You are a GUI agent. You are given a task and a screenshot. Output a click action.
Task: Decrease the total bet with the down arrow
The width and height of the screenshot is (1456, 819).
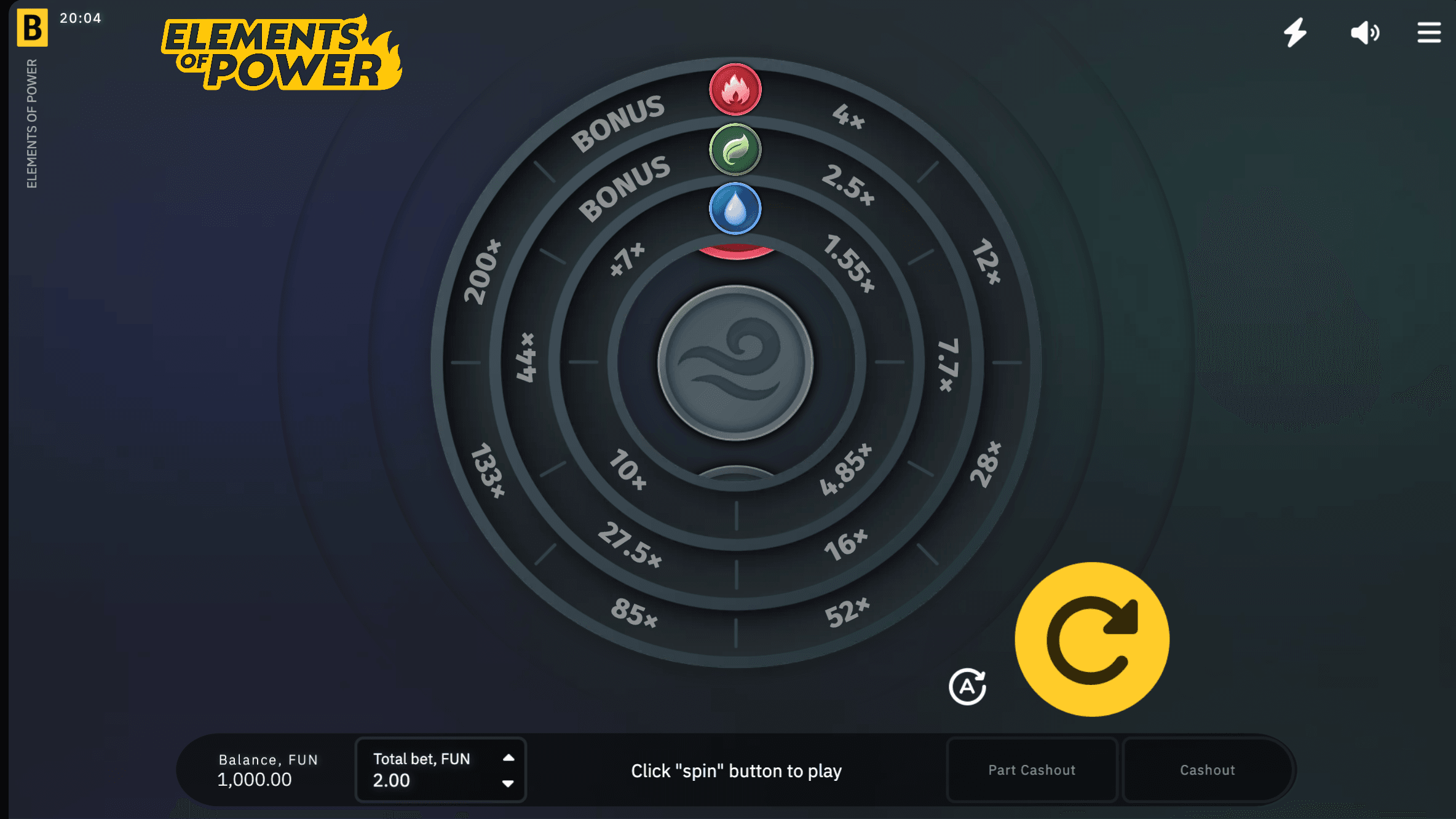tap(509, 784)
